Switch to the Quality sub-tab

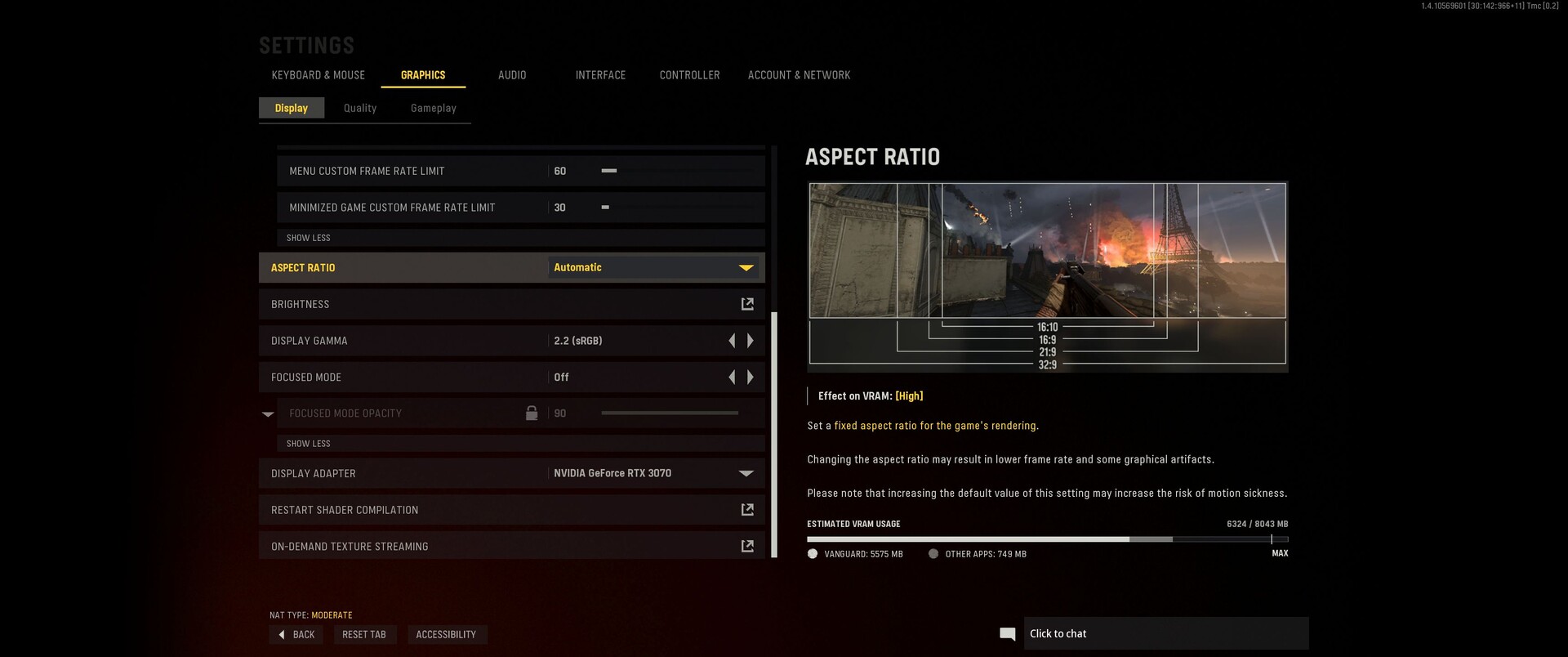(360, 108)
